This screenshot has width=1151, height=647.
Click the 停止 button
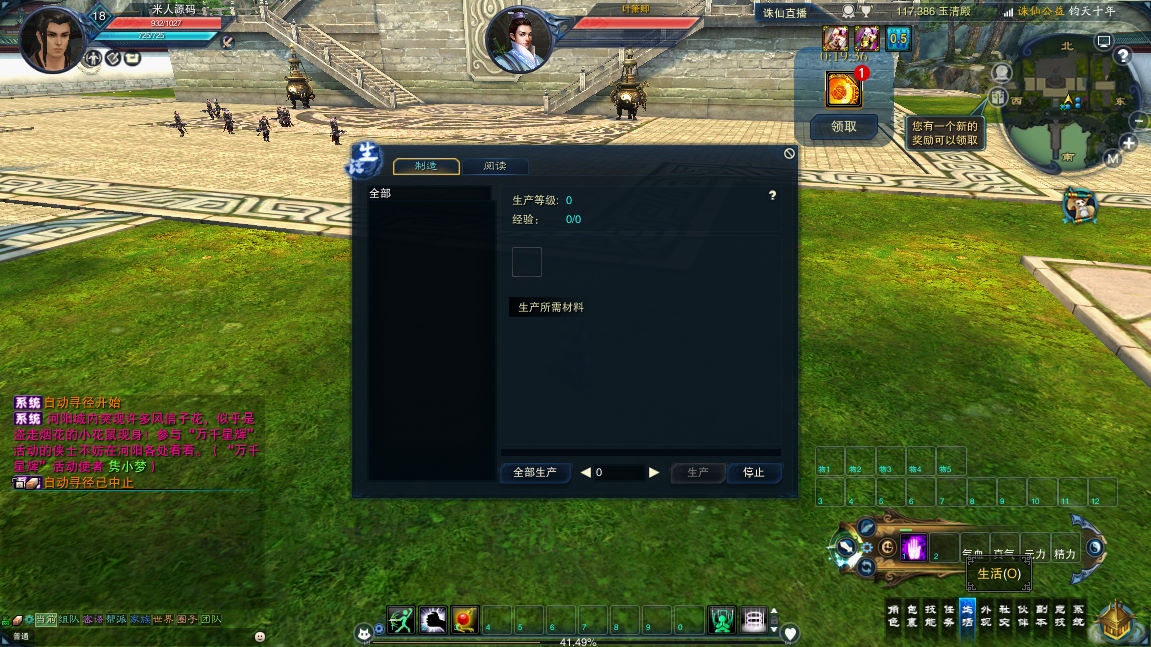pyautogui.click(x=754, y=473)
